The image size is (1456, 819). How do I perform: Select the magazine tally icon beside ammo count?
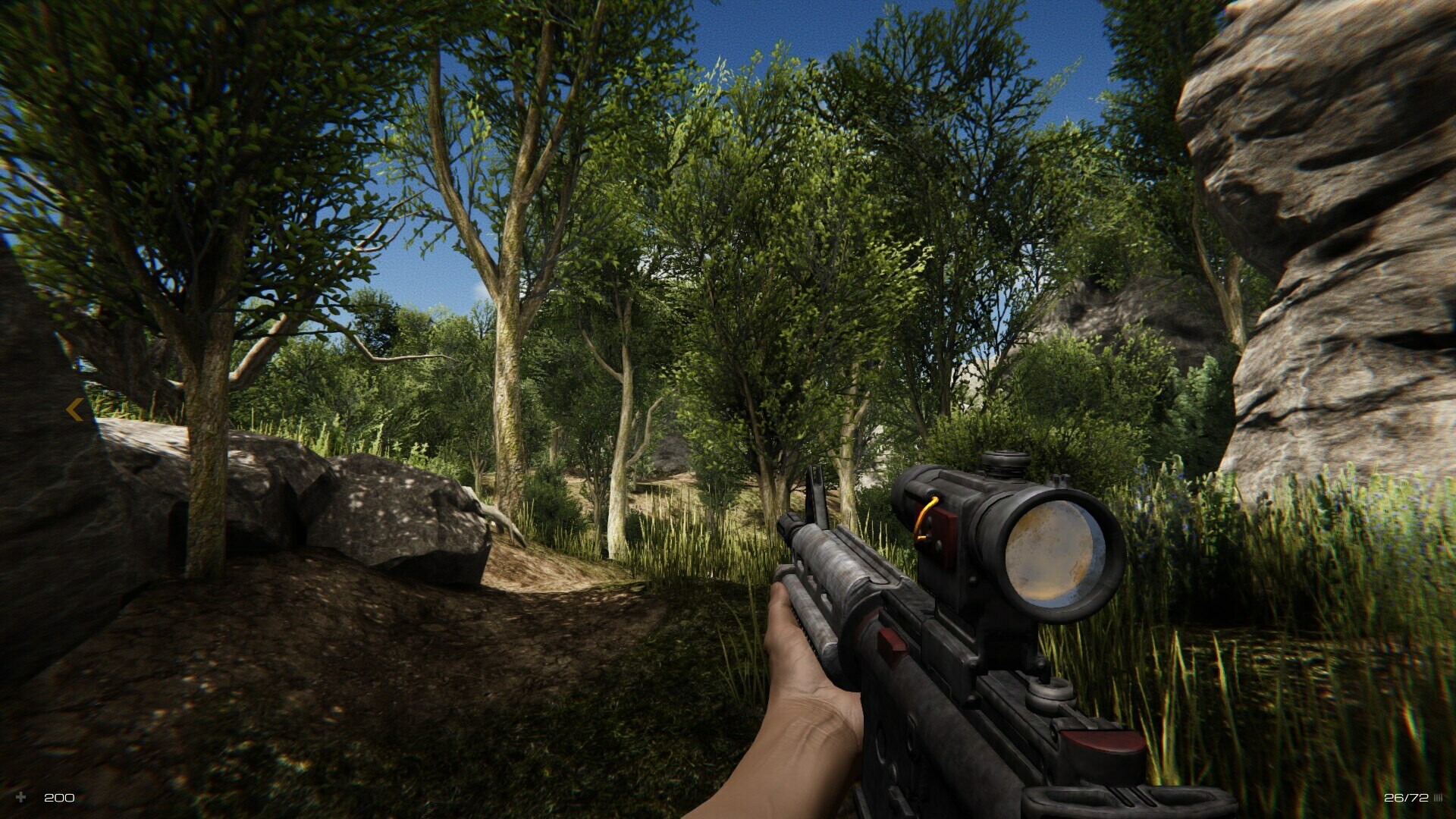point(1439,798)
